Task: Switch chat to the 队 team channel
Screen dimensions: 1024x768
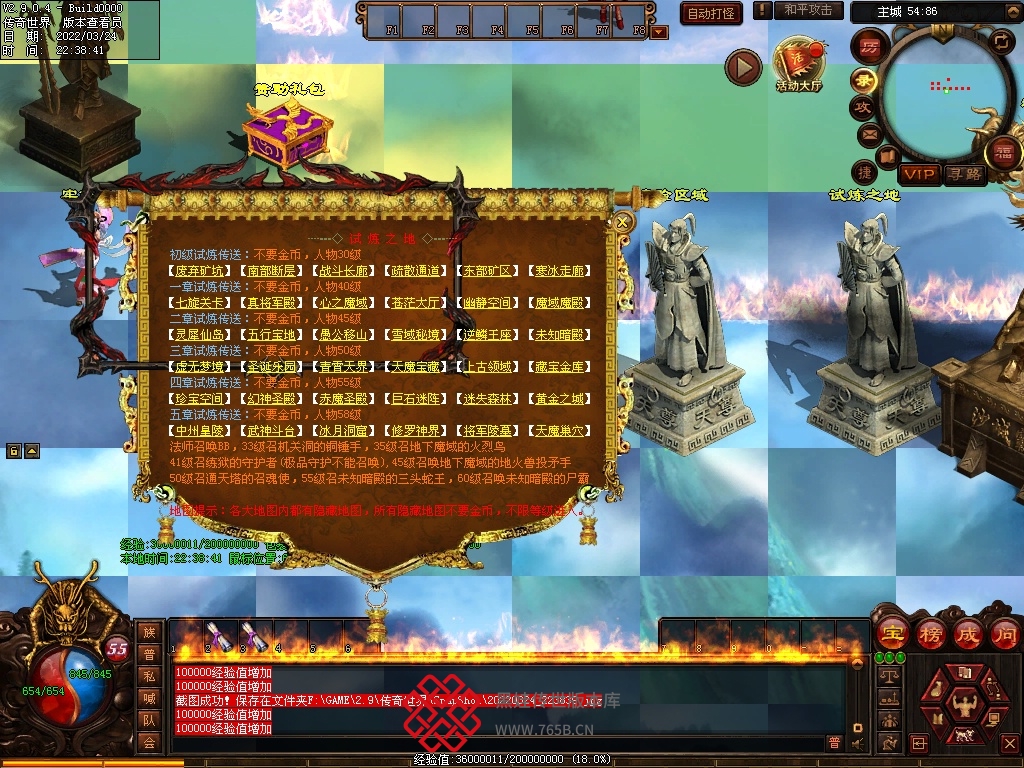Action: (x=149, y=719)
